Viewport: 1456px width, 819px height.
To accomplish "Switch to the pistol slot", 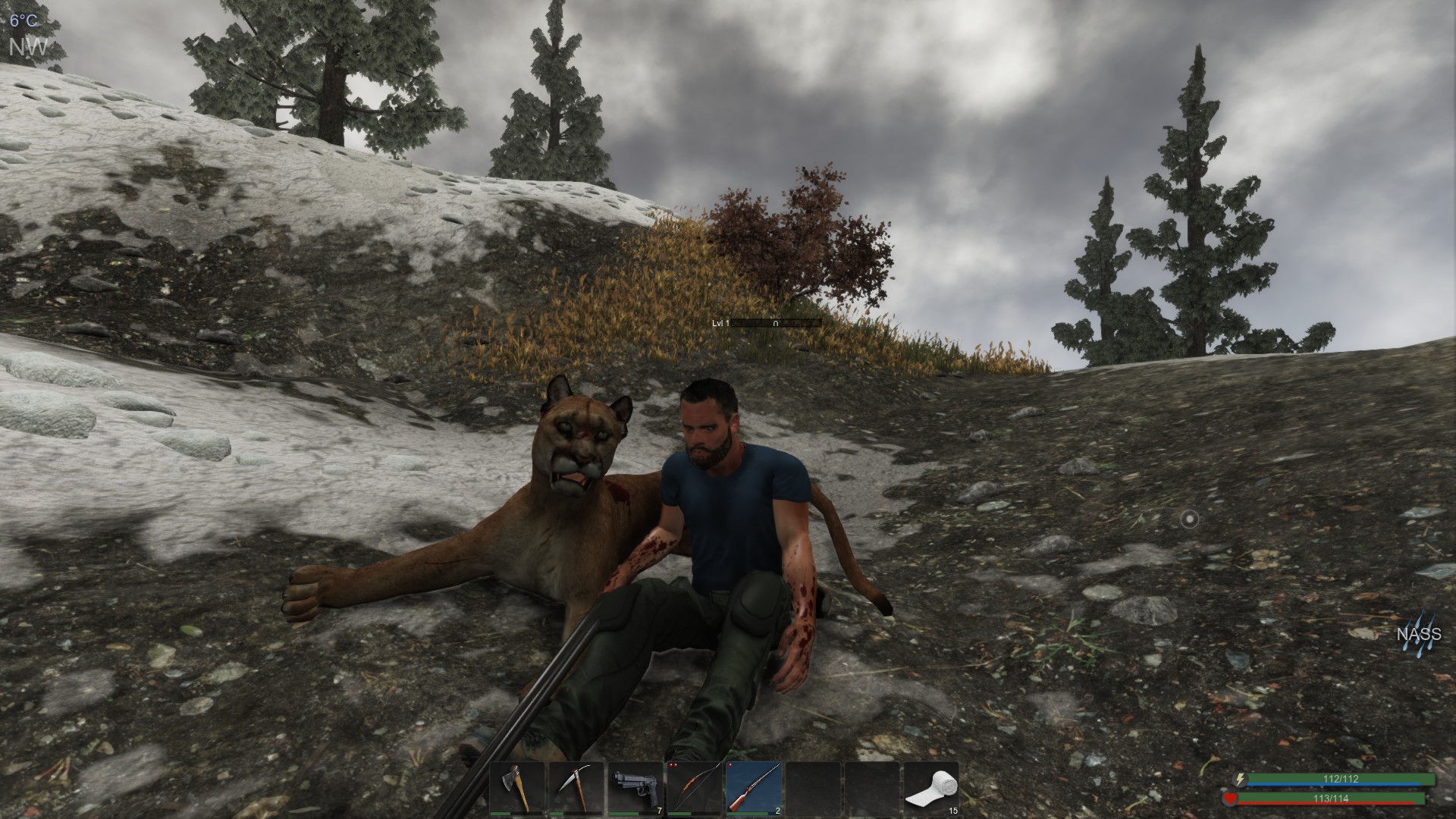I will (x=635, y=788).
